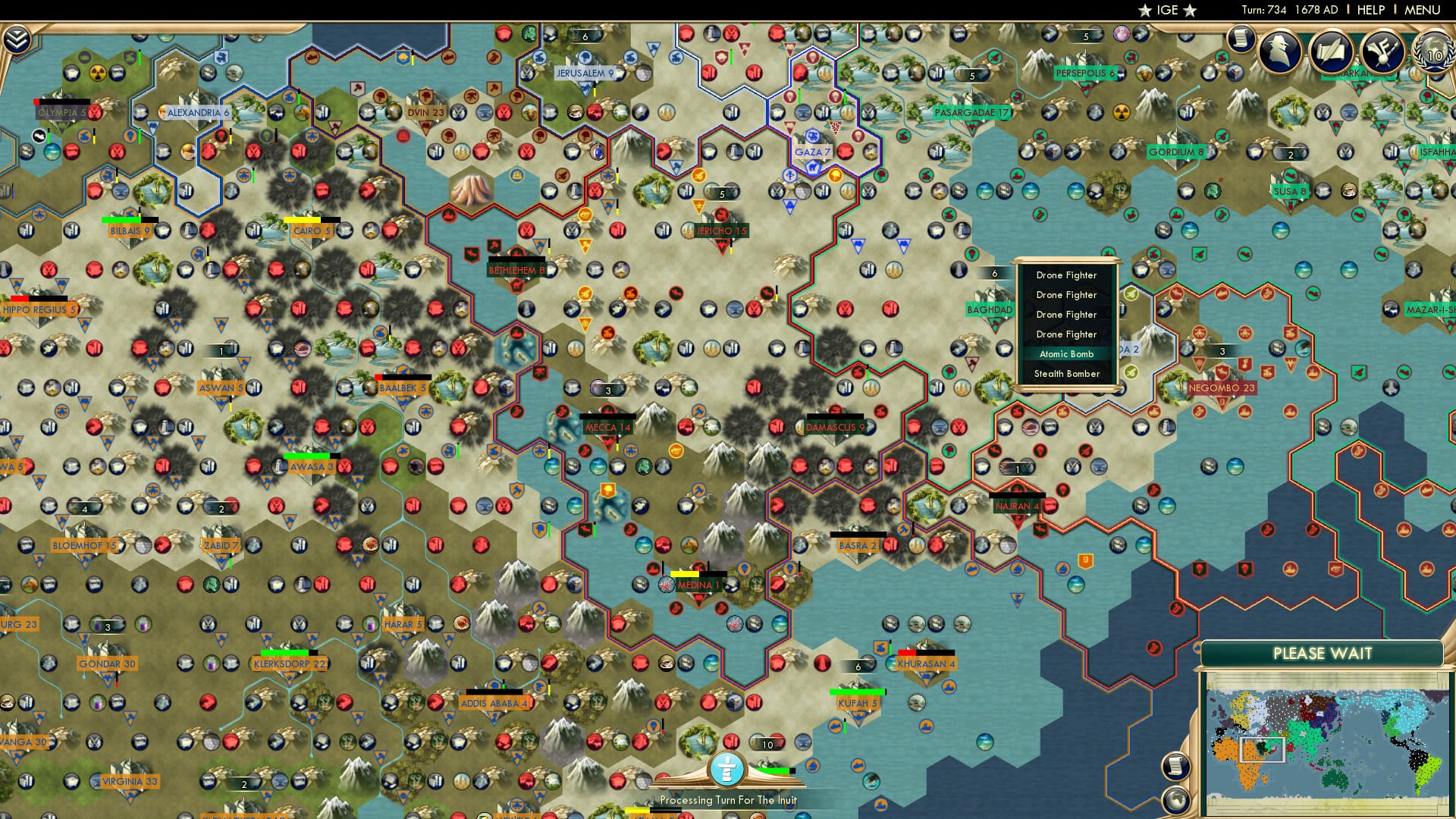Click the Mecca city banner

(x=607, y=427)
